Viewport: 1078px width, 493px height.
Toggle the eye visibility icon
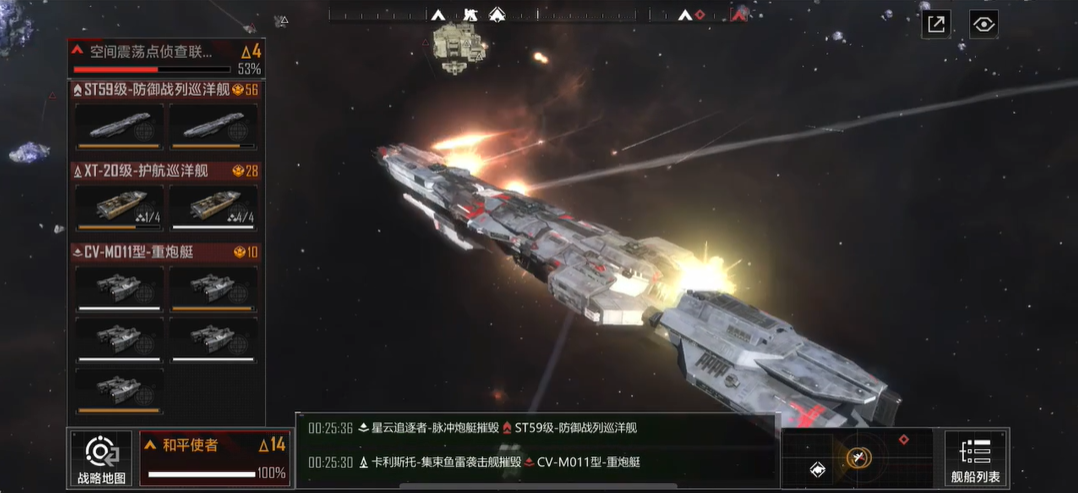(x=984, y=24)
